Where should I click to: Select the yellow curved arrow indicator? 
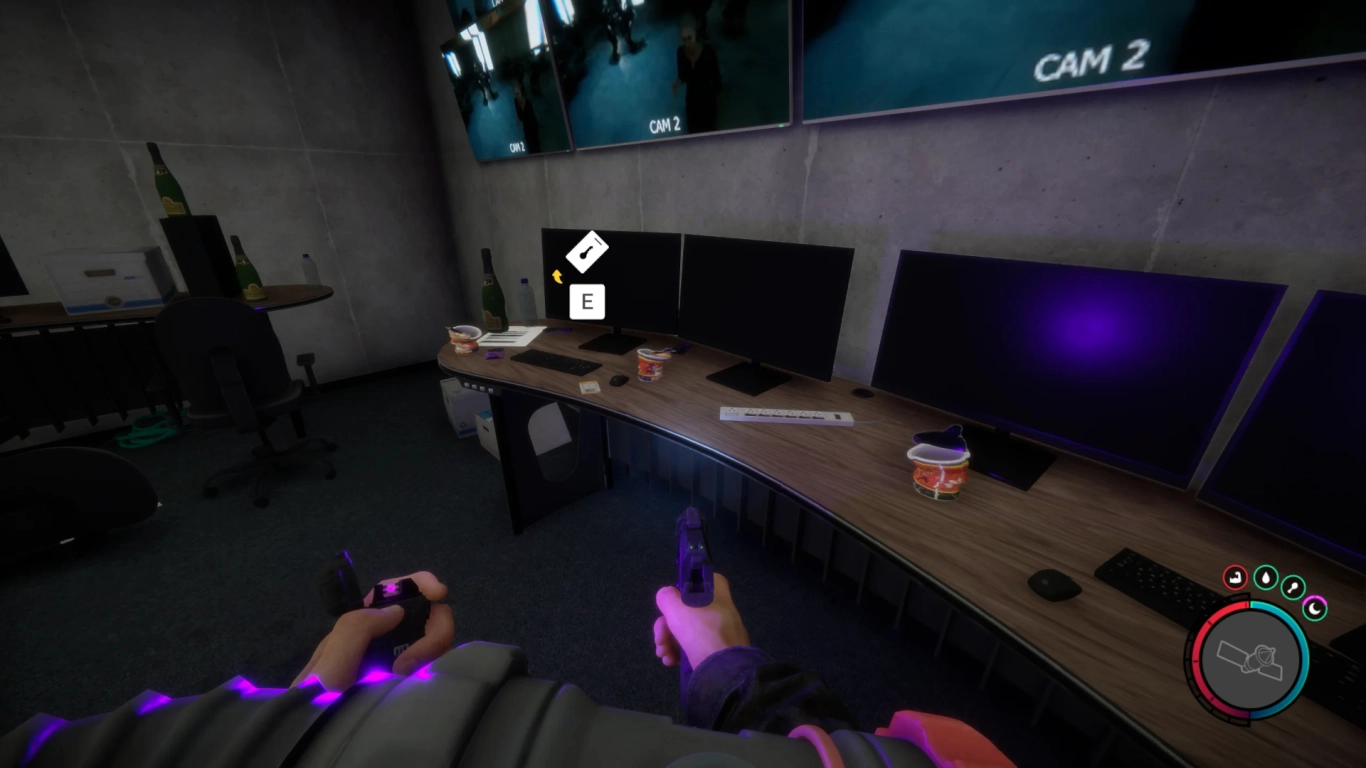[557, 278]
